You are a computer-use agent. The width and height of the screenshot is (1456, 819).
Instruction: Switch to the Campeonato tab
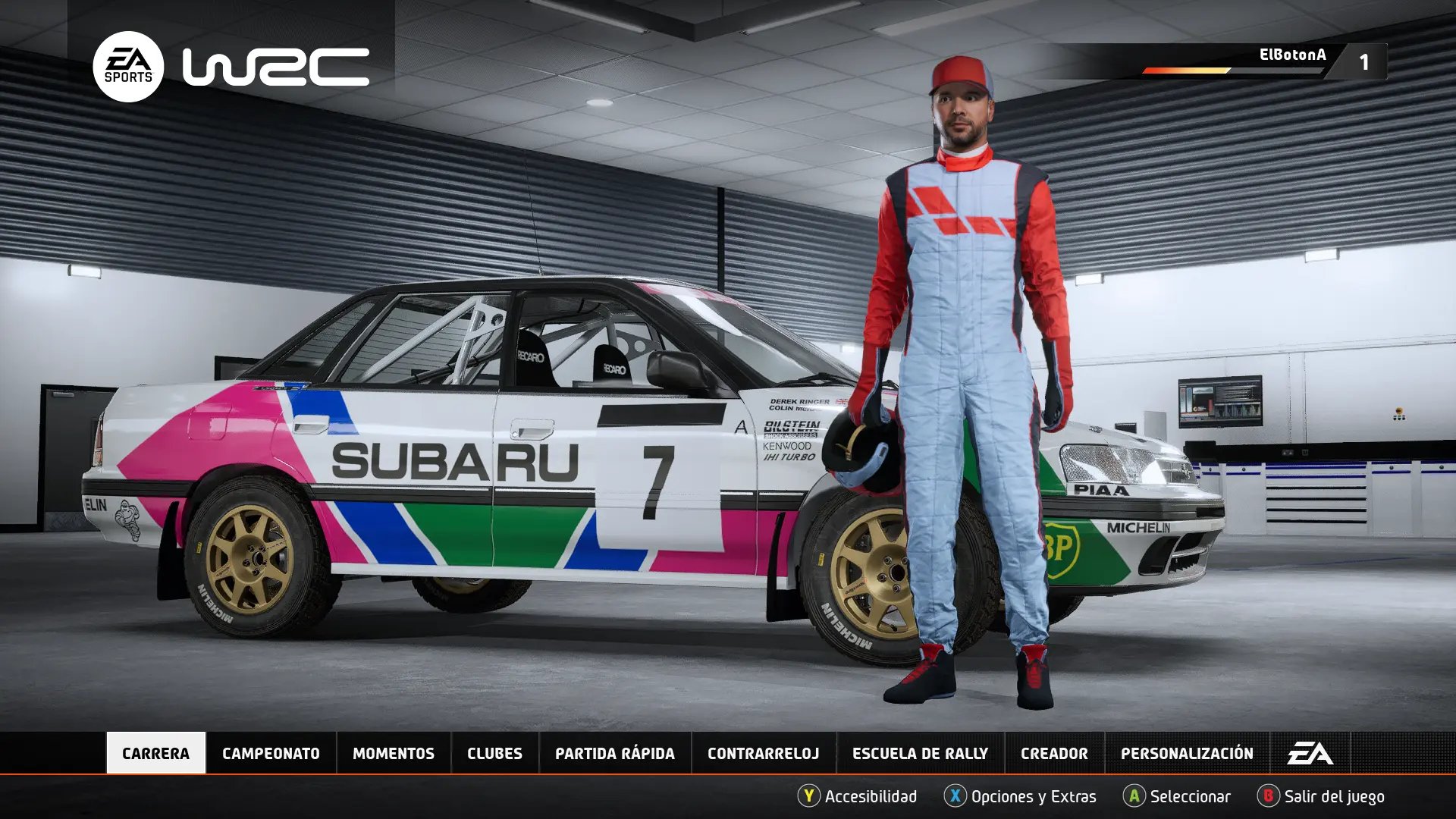point(271,753)
